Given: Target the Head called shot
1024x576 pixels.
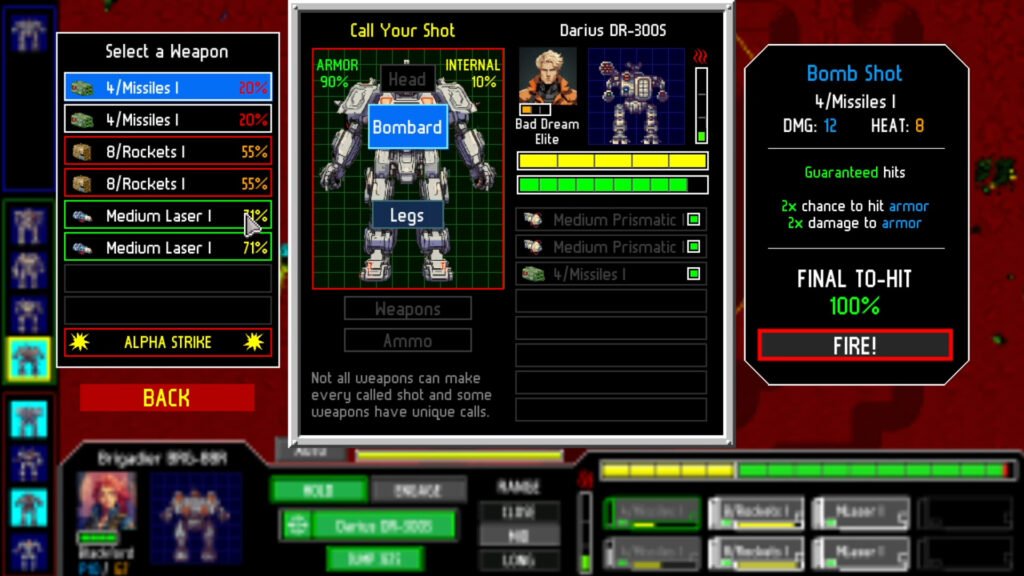Looking at the screenshot, I should (407, 79).
